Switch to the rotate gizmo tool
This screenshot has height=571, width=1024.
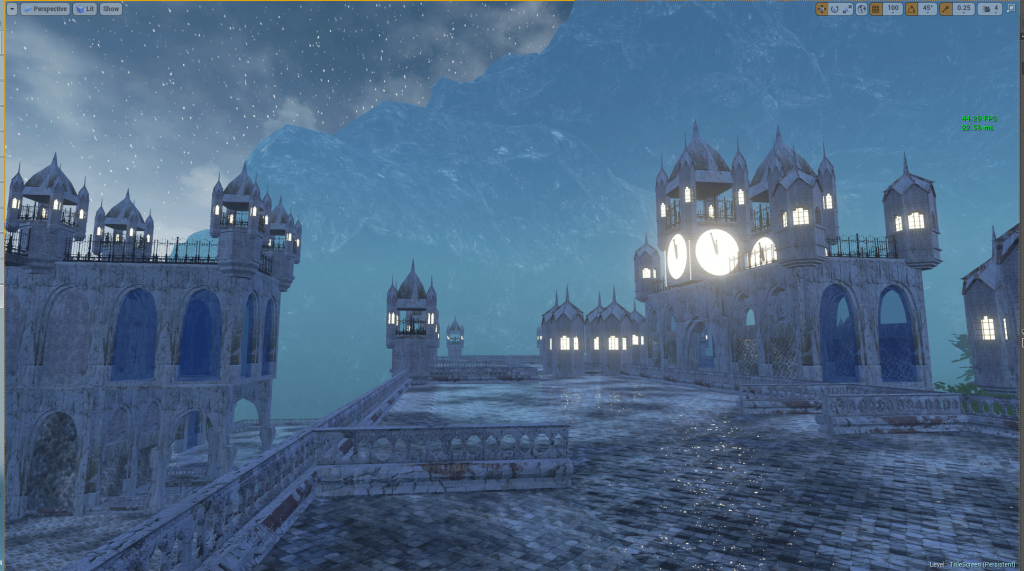coord(835,9)
